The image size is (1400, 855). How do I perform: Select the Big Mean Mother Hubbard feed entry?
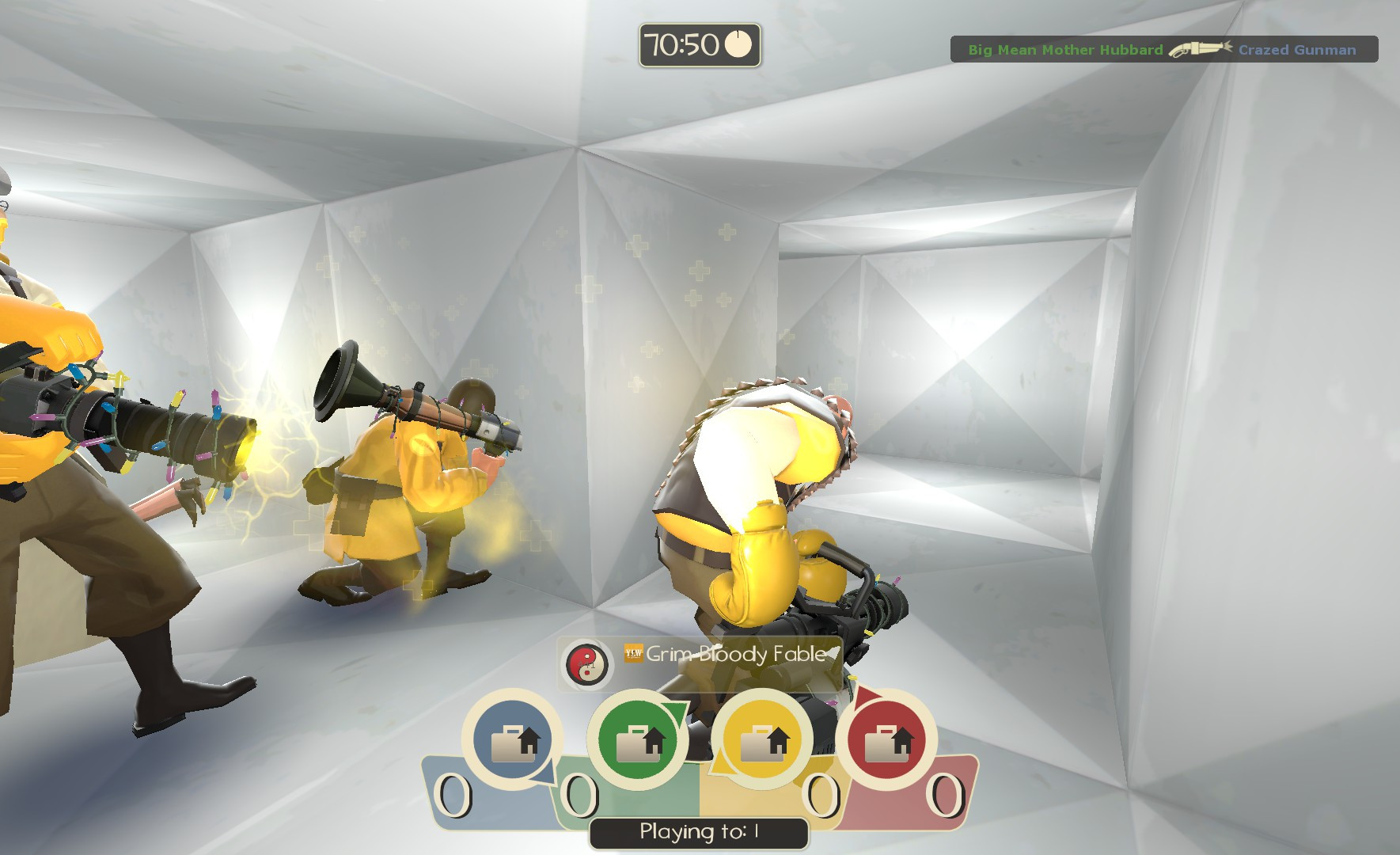pyautogui.click(x=1064, y=49)
